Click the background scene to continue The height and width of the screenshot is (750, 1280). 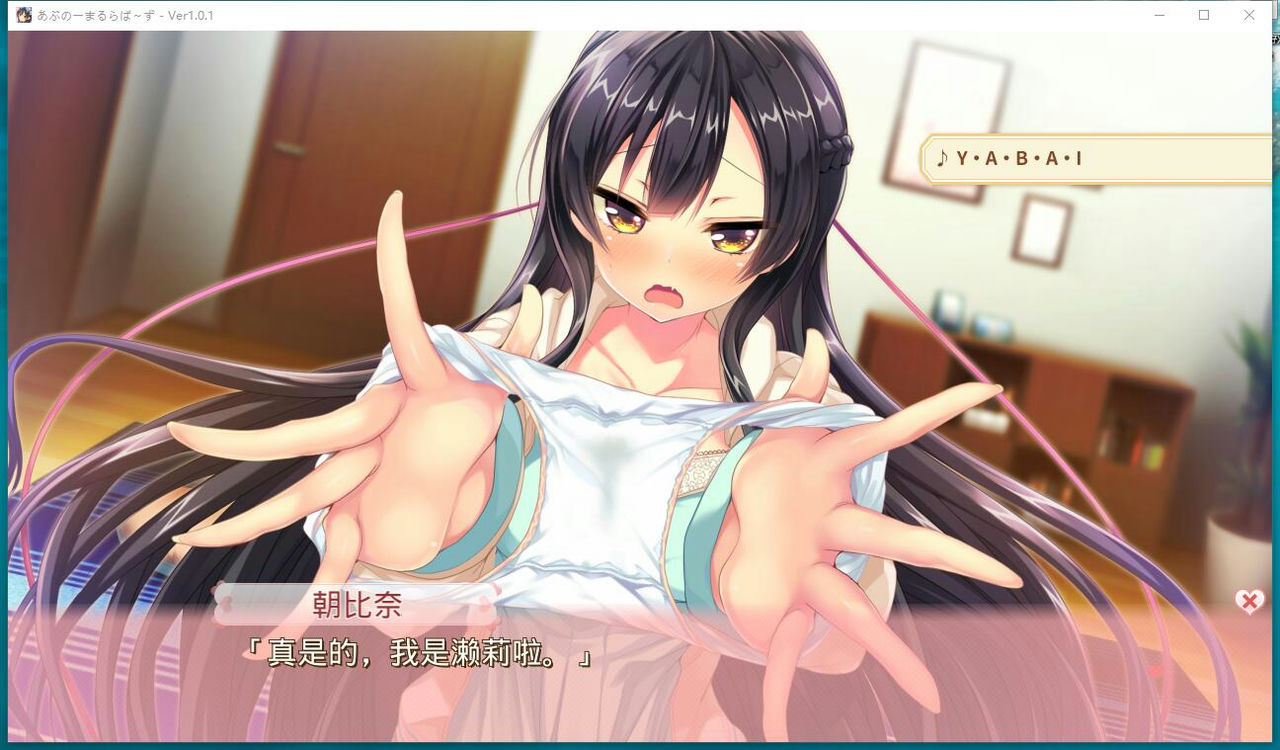[640, 300]
